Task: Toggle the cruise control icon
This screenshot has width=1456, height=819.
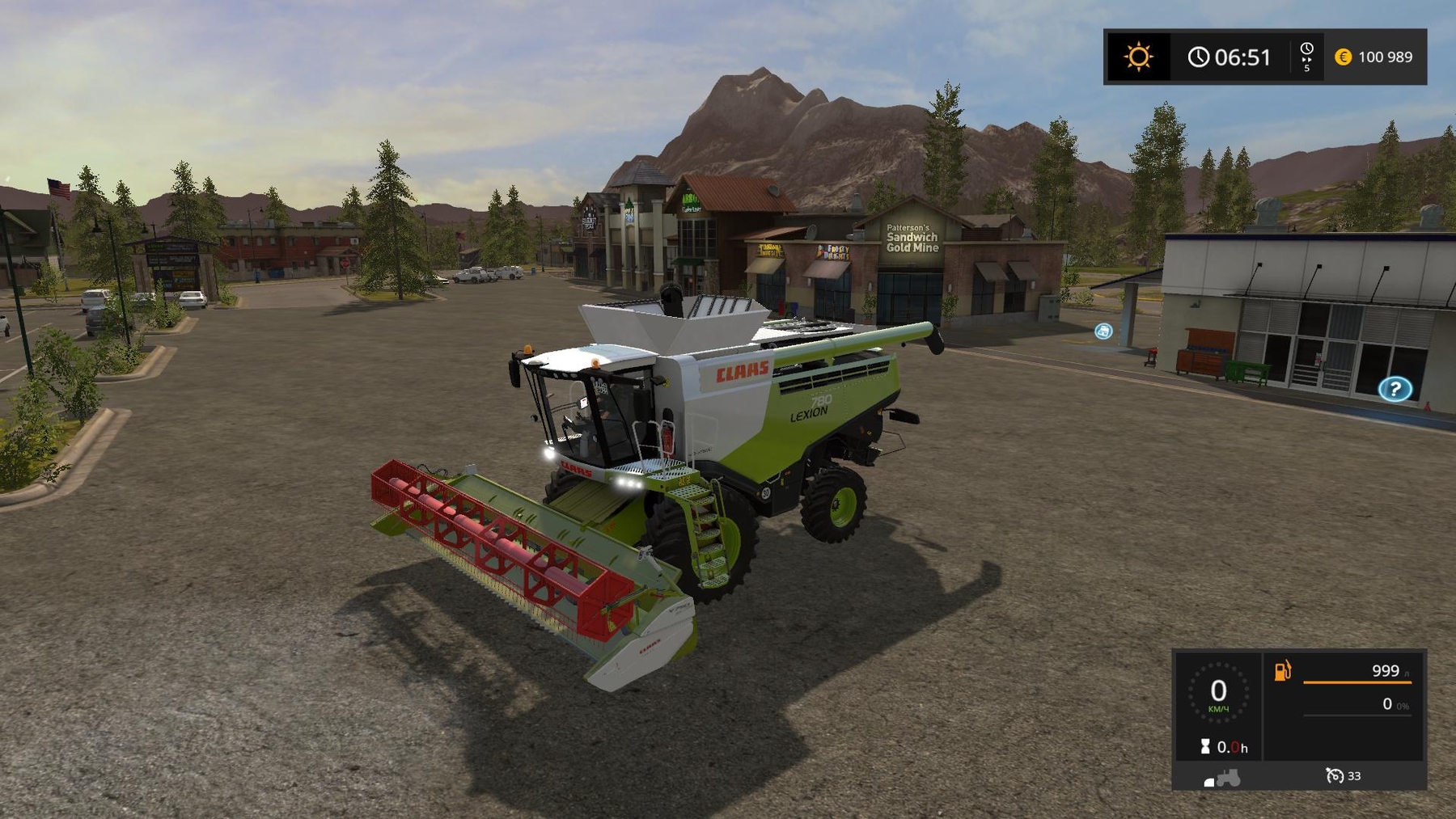Action: 1335,775
